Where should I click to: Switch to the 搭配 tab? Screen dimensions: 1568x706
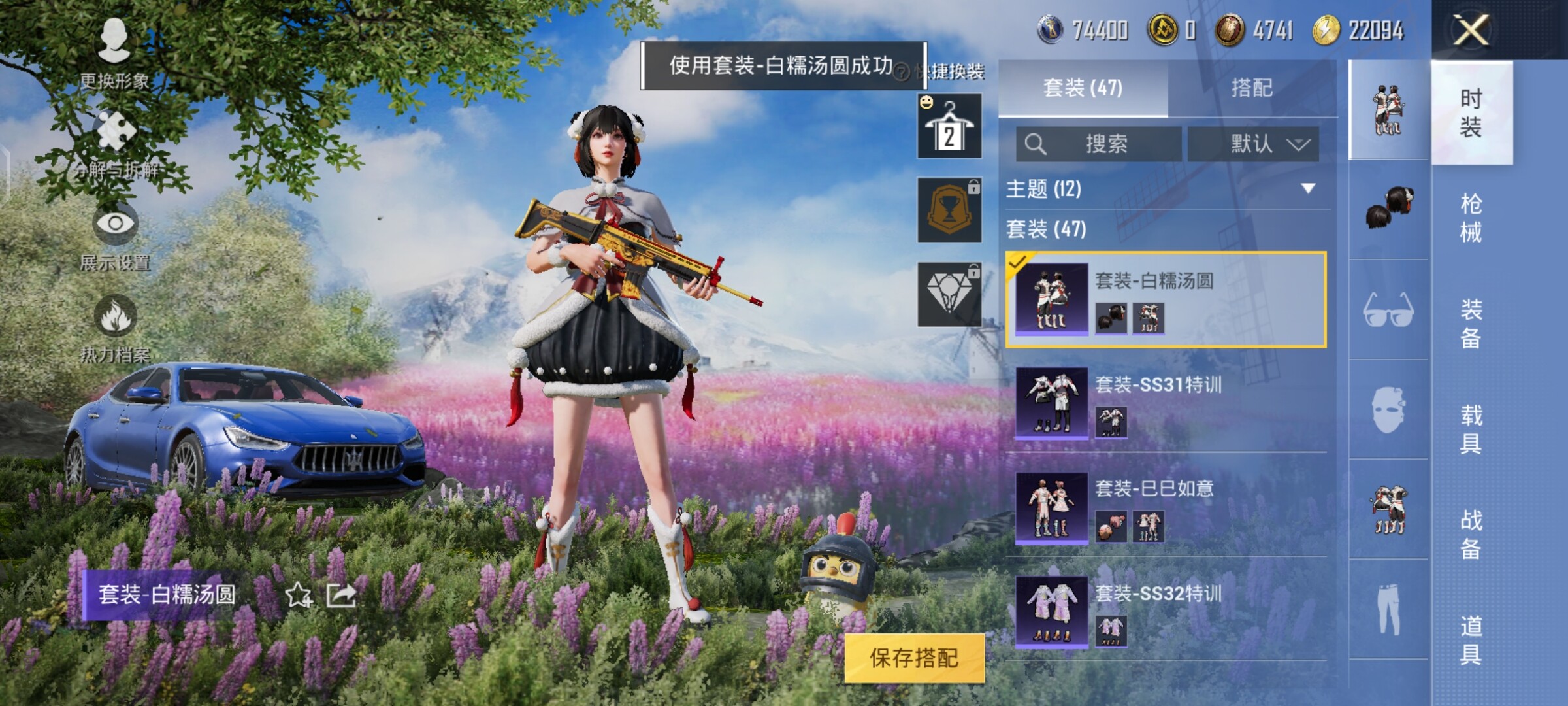(x=1251, y=88)
